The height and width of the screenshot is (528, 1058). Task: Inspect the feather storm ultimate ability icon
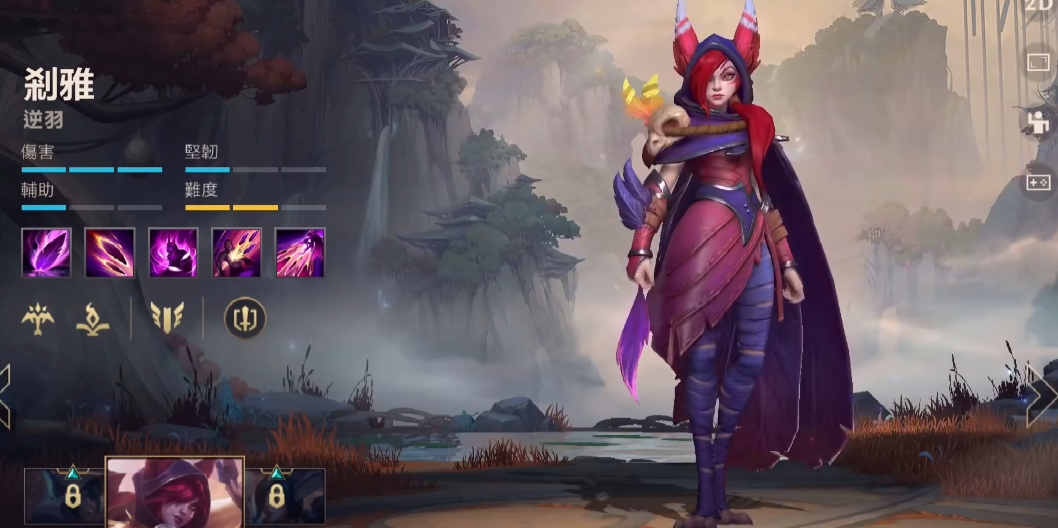click(x=300, y=252)
